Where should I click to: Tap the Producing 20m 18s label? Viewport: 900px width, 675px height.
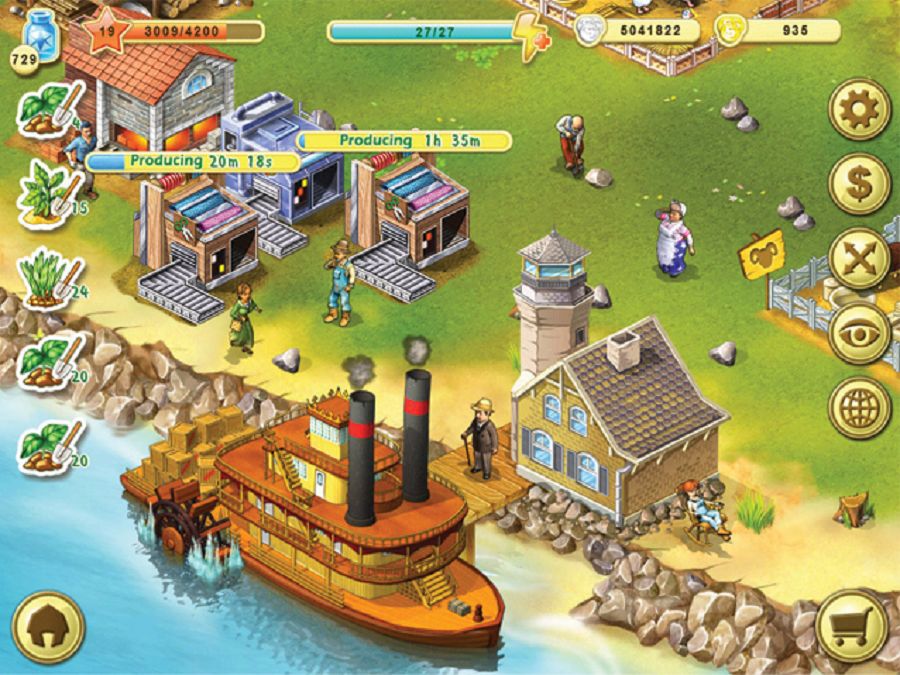point(193,161)
